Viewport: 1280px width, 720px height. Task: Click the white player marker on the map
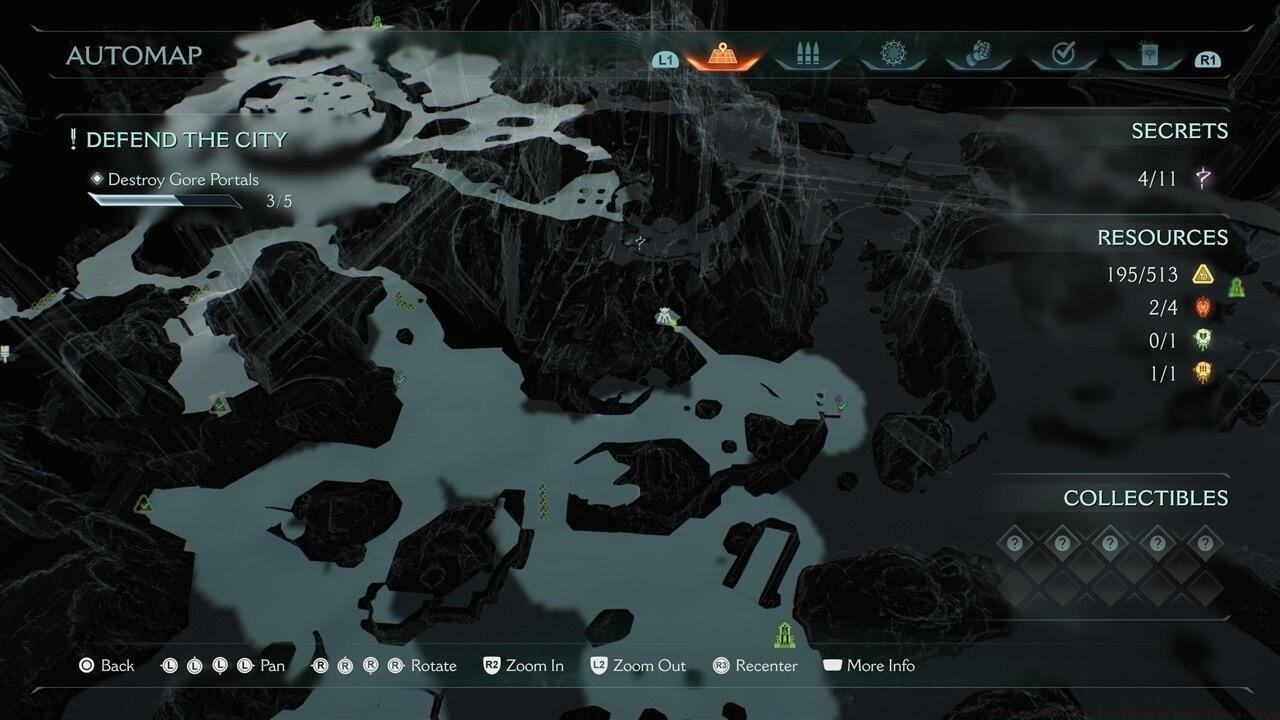[x=664, y=317]
